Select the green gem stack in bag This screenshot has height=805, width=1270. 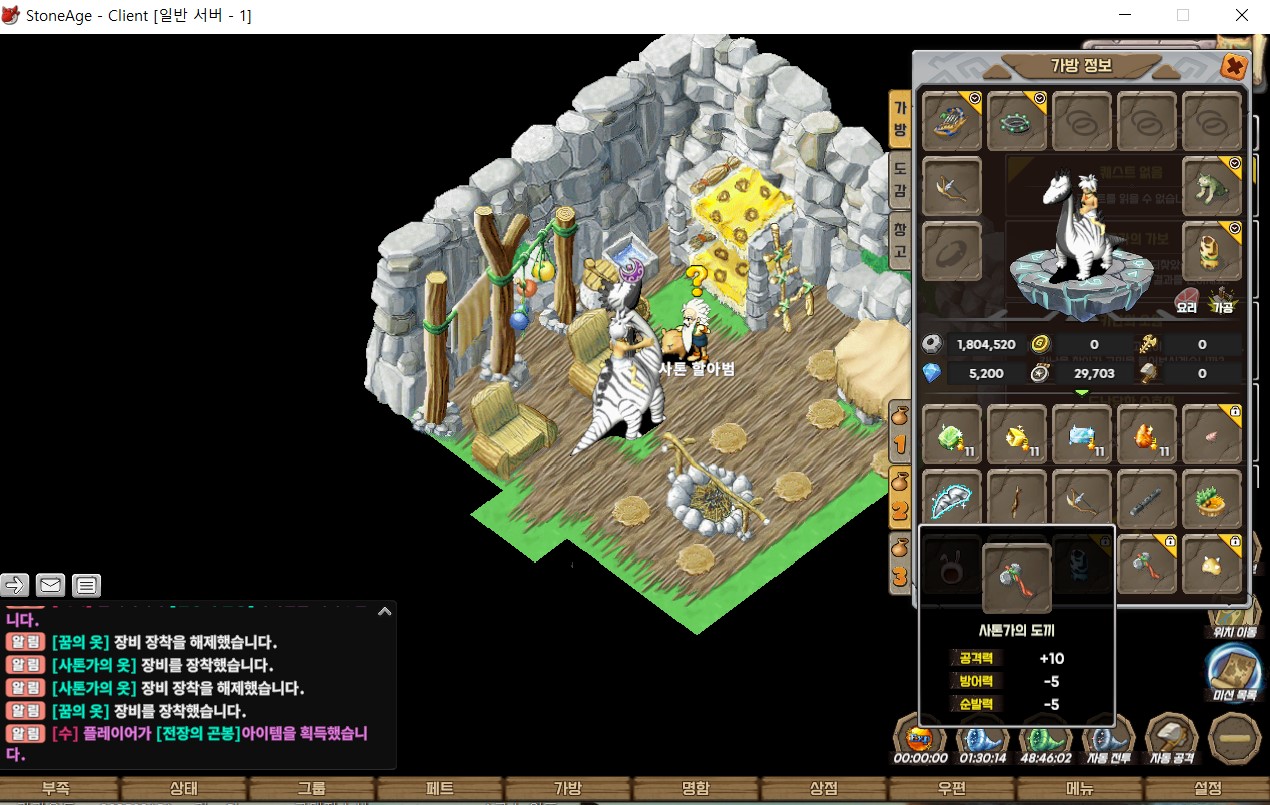952,436
